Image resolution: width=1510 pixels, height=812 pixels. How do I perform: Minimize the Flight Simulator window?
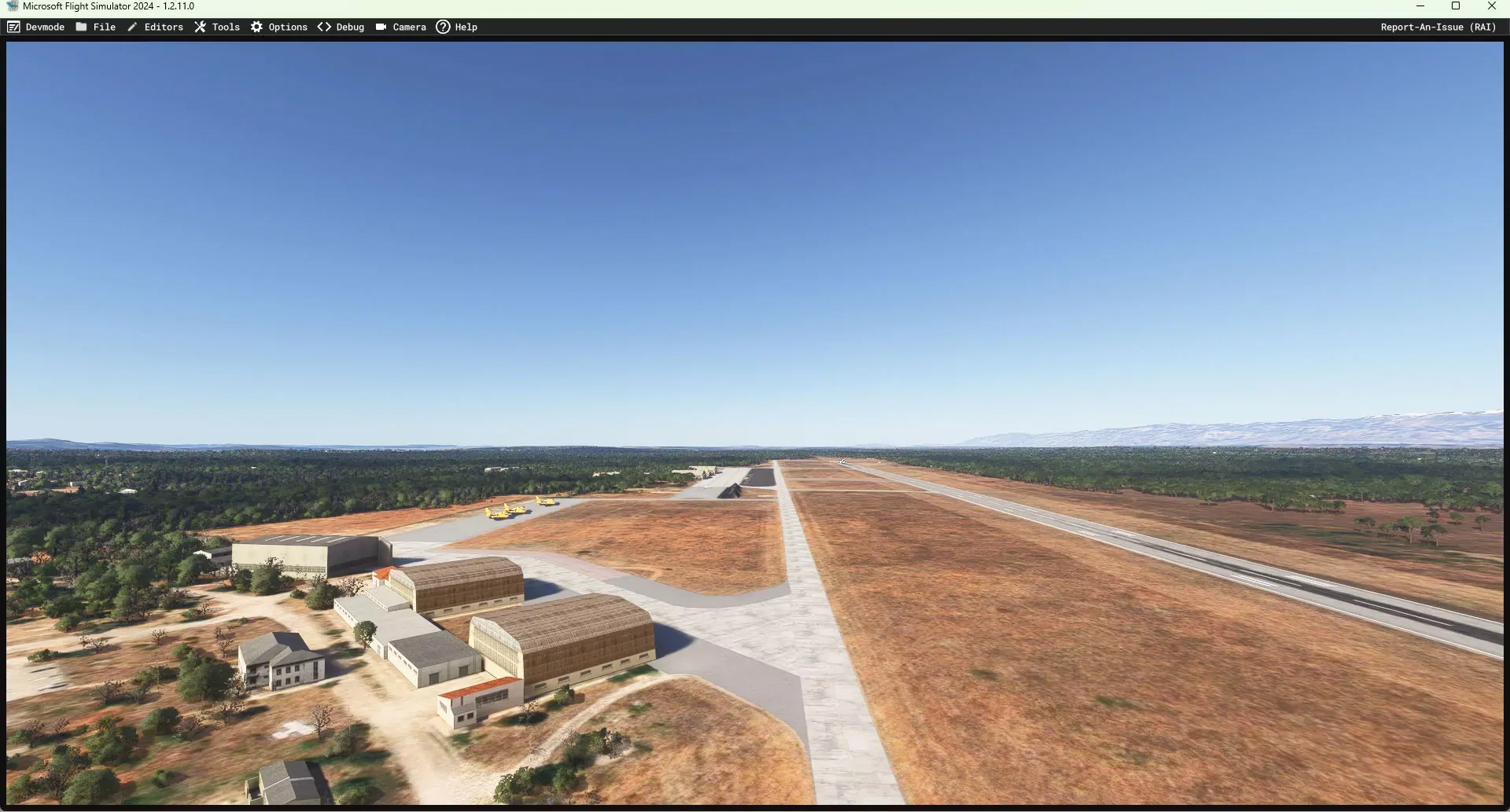click(1420, 6)
